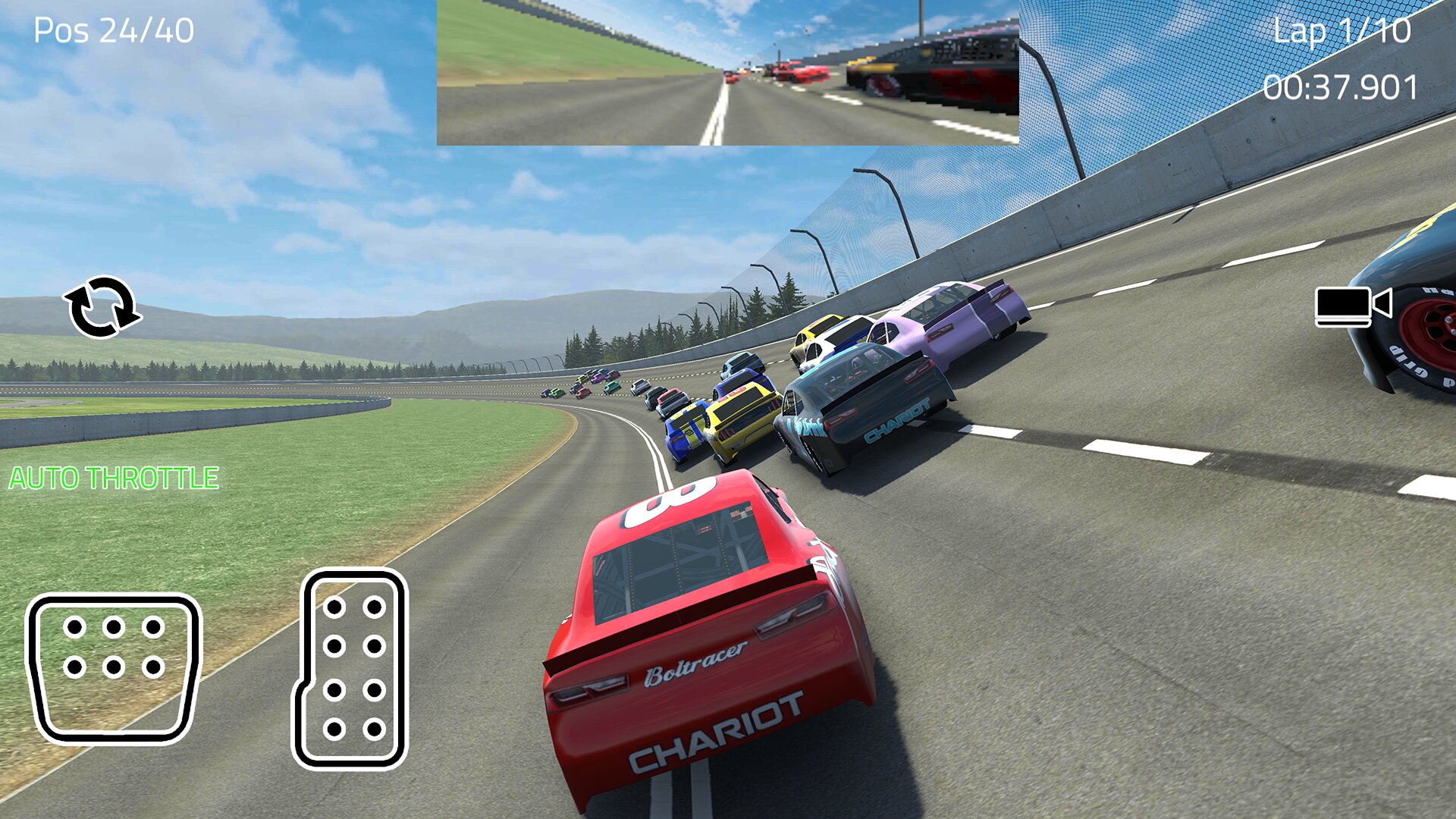Click the circular arrows reset icon
1456x819 pixels.
click(102, 307)
